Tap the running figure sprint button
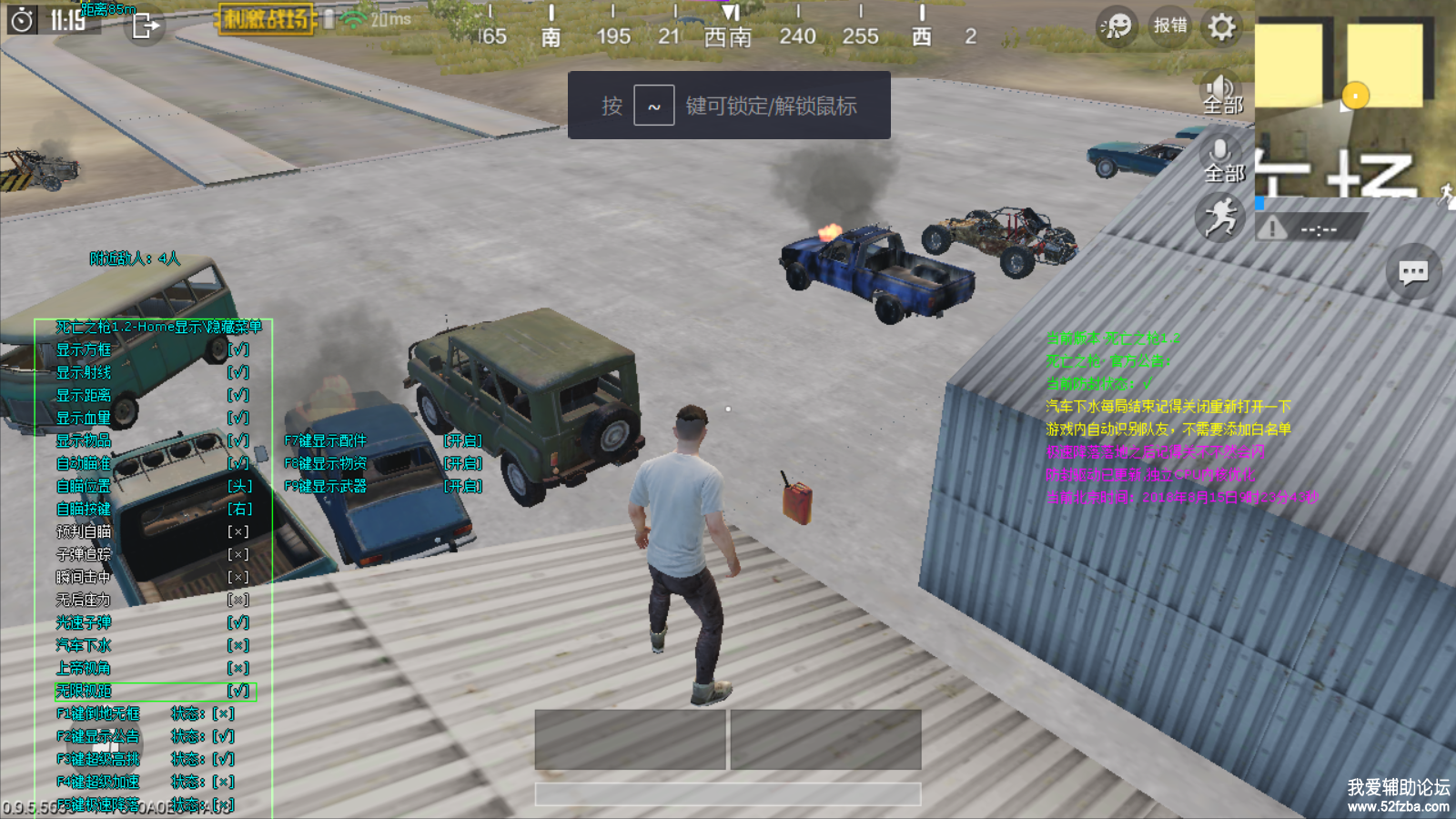 pyautogui.click(x=1219, y=218)
